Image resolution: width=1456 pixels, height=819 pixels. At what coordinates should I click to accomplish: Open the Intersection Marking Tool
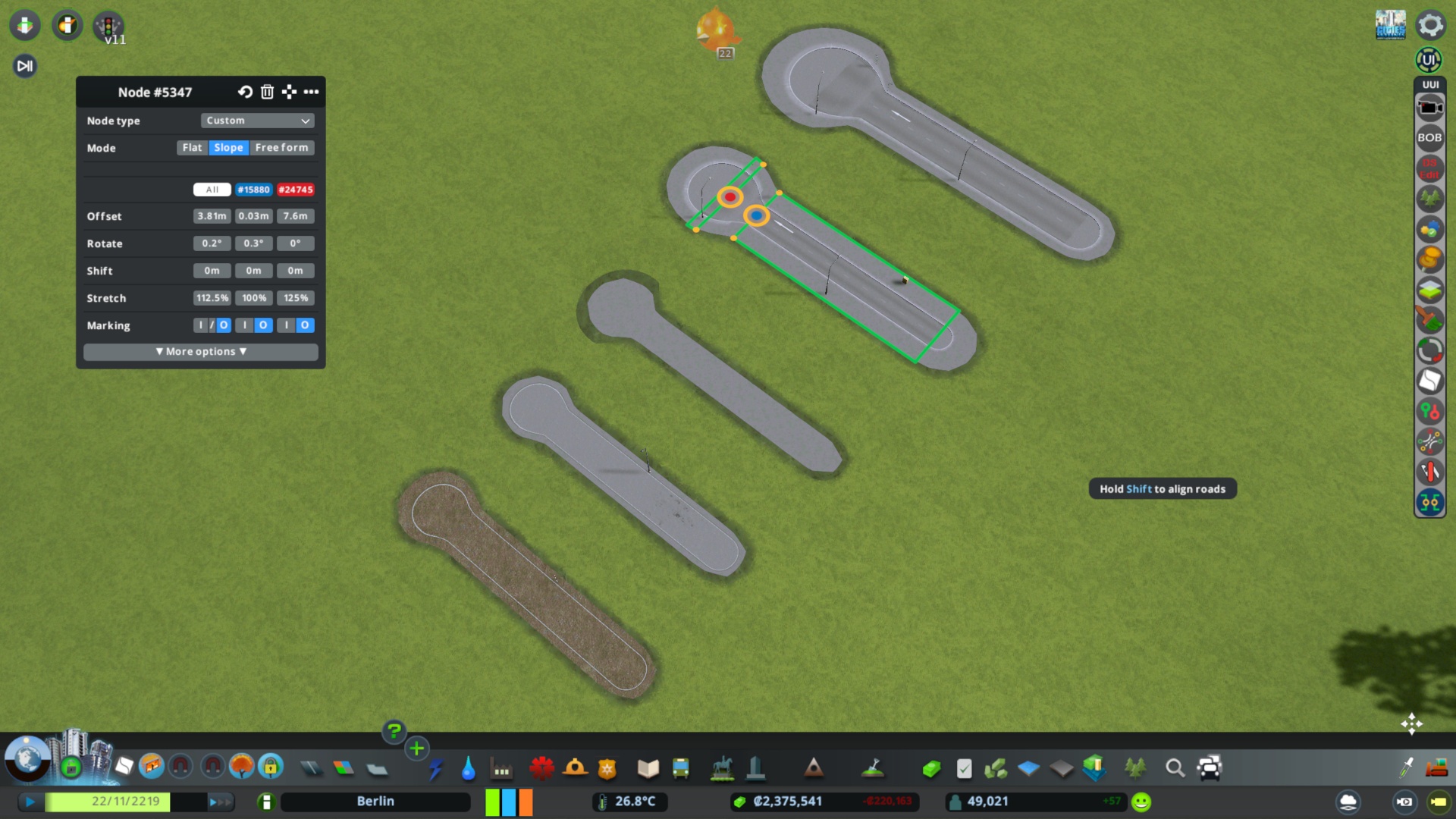pos(1429,441)
